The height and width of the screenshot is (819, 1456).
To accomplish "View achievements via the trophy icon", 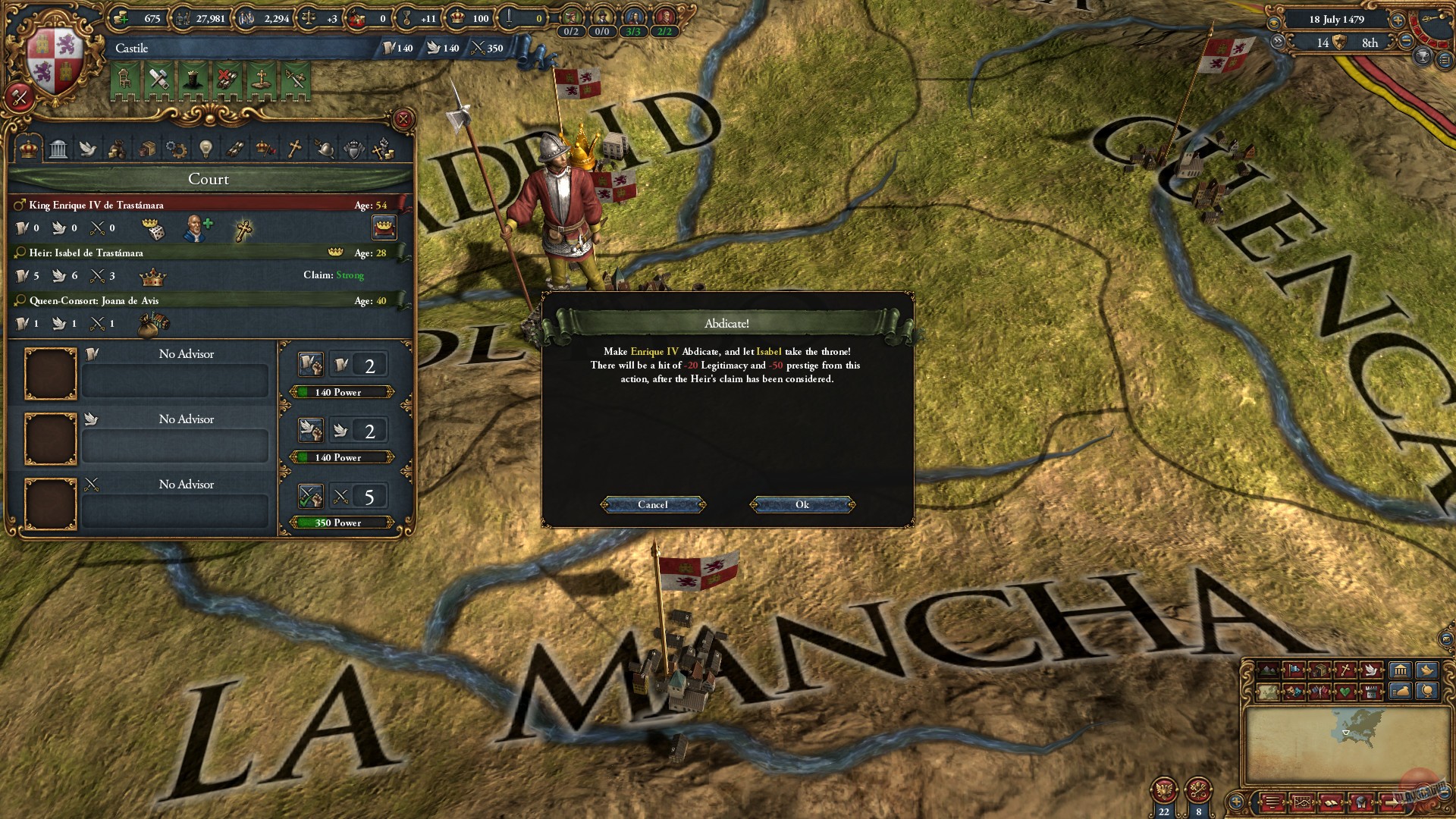I will pos(1423,58).
